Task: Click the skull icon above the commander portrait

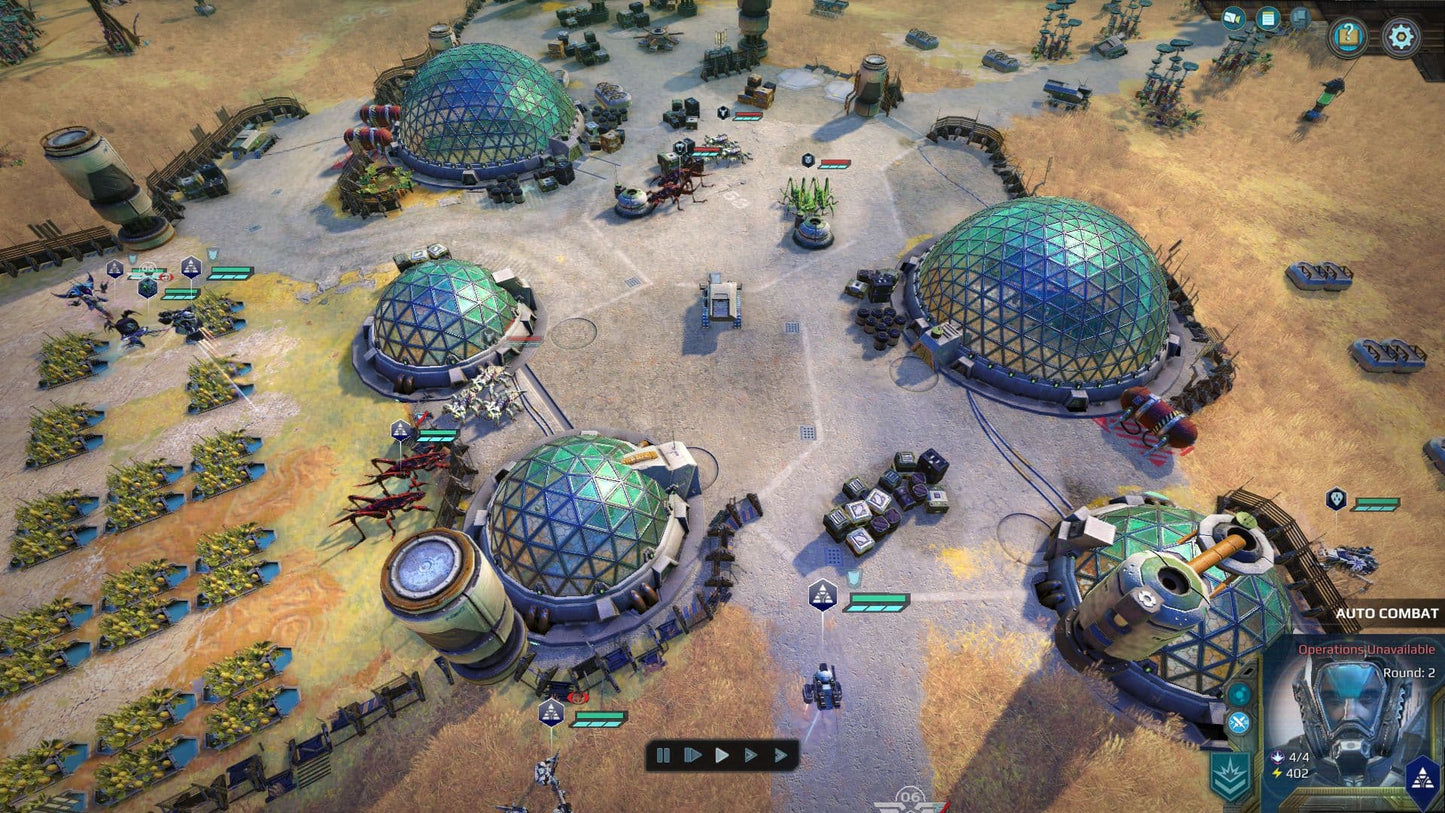Action: click(1335, 500)
